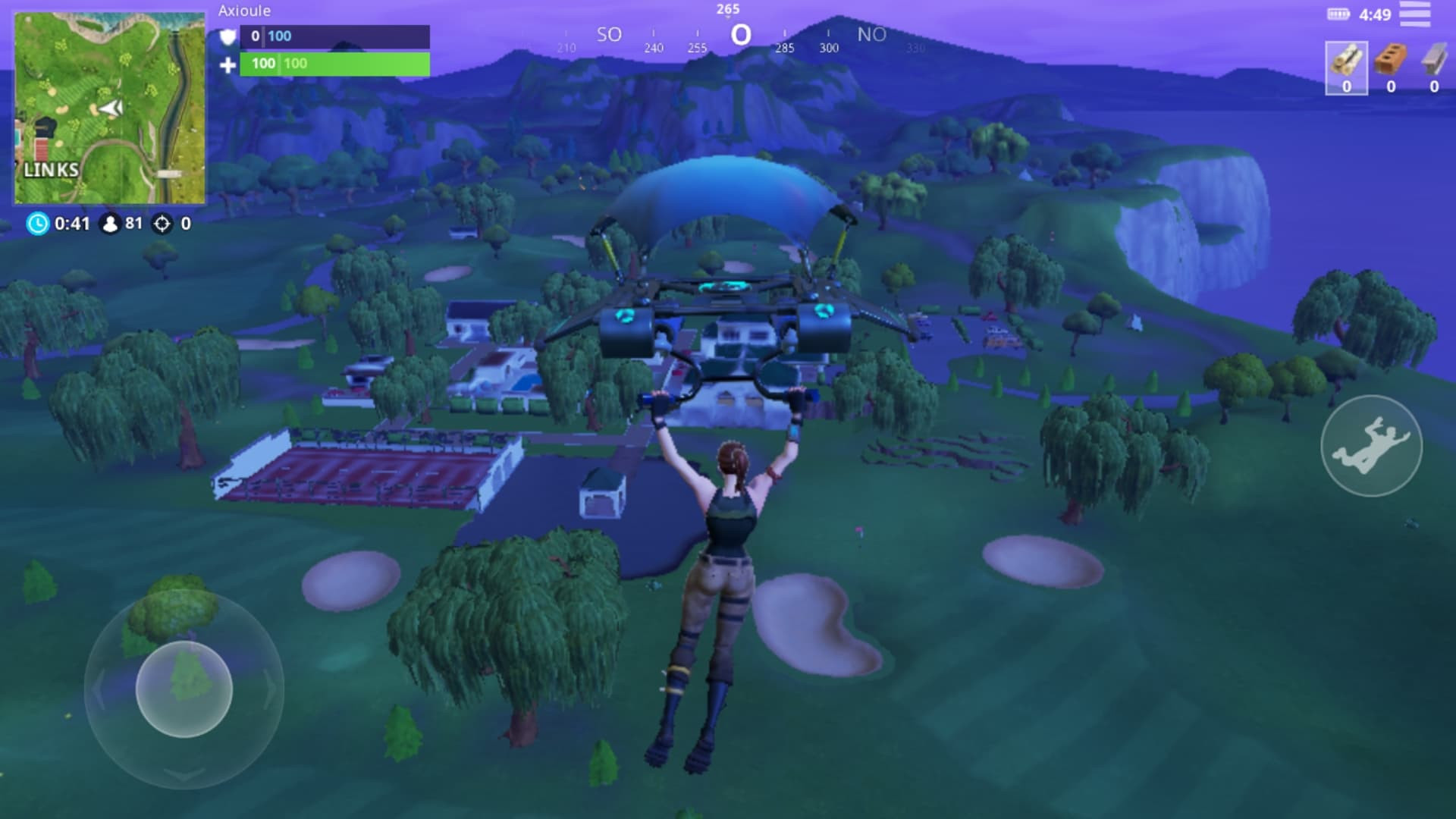Tap the virtual movement joystick
1456x819 pixels.
[184, 689]
